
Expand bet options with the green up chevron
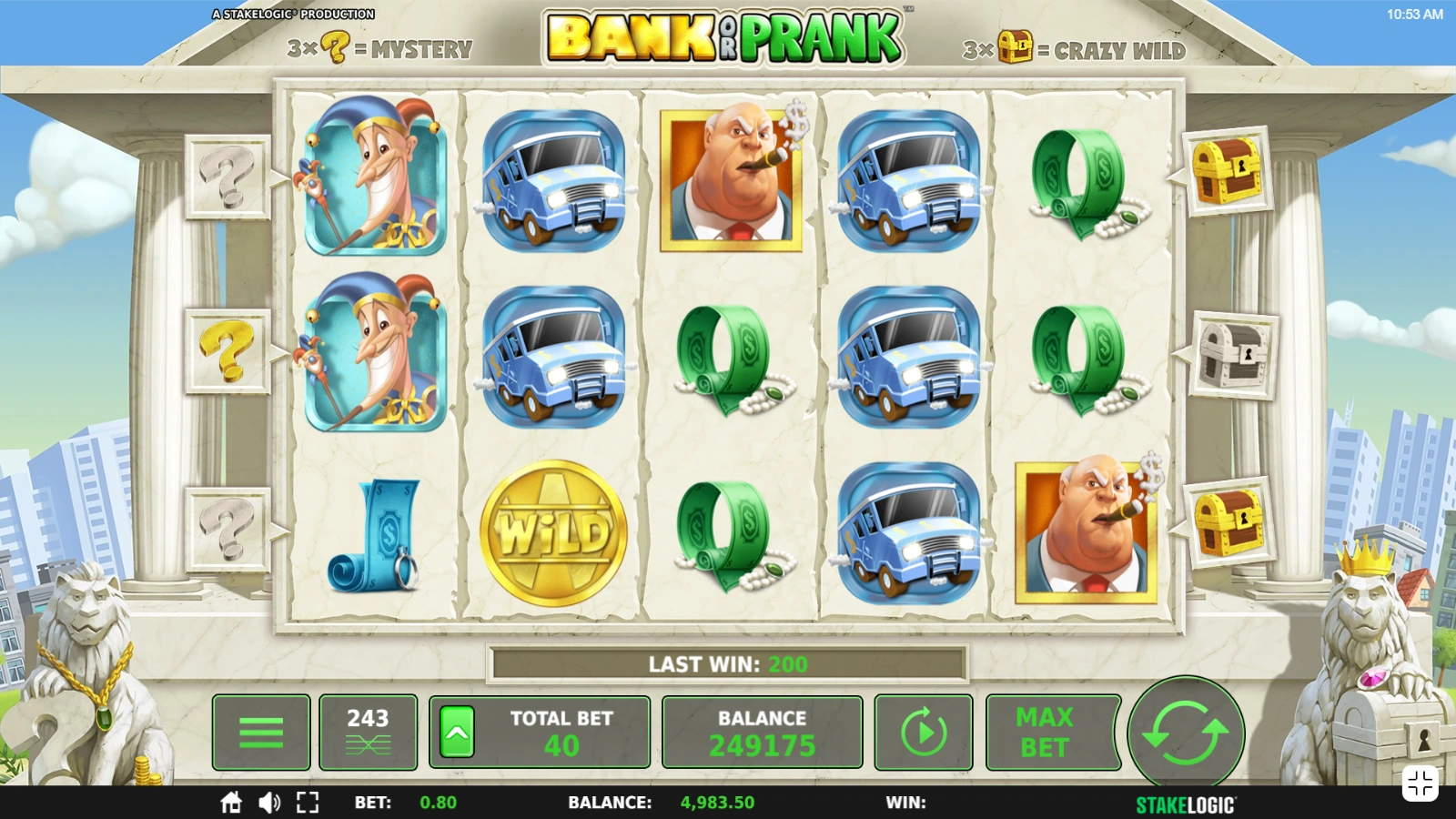coord(454,731)
